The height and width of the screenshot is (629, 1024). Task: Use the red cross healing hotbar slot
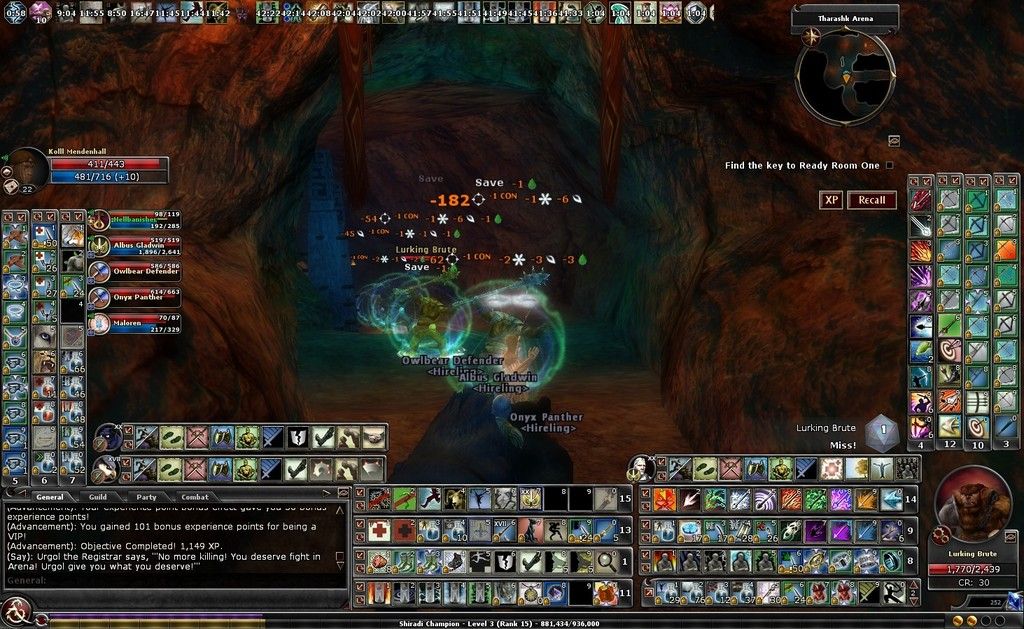379,530
